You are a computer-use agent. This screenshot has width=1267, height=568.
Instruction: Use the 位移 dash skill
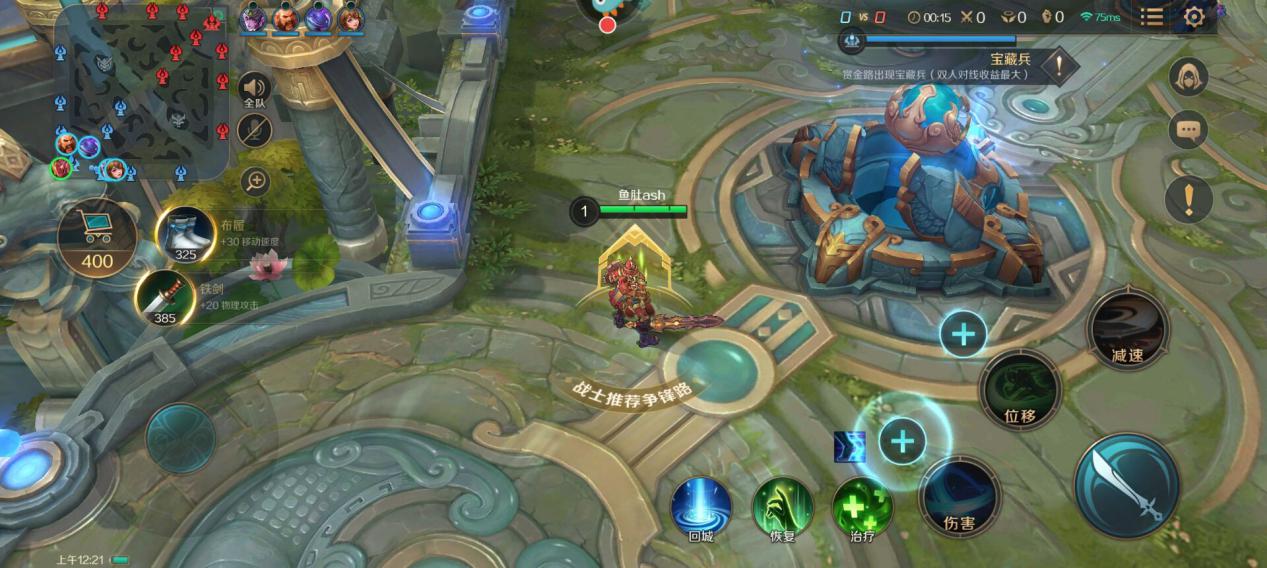pyautogui.click(x=1020, y=391)
